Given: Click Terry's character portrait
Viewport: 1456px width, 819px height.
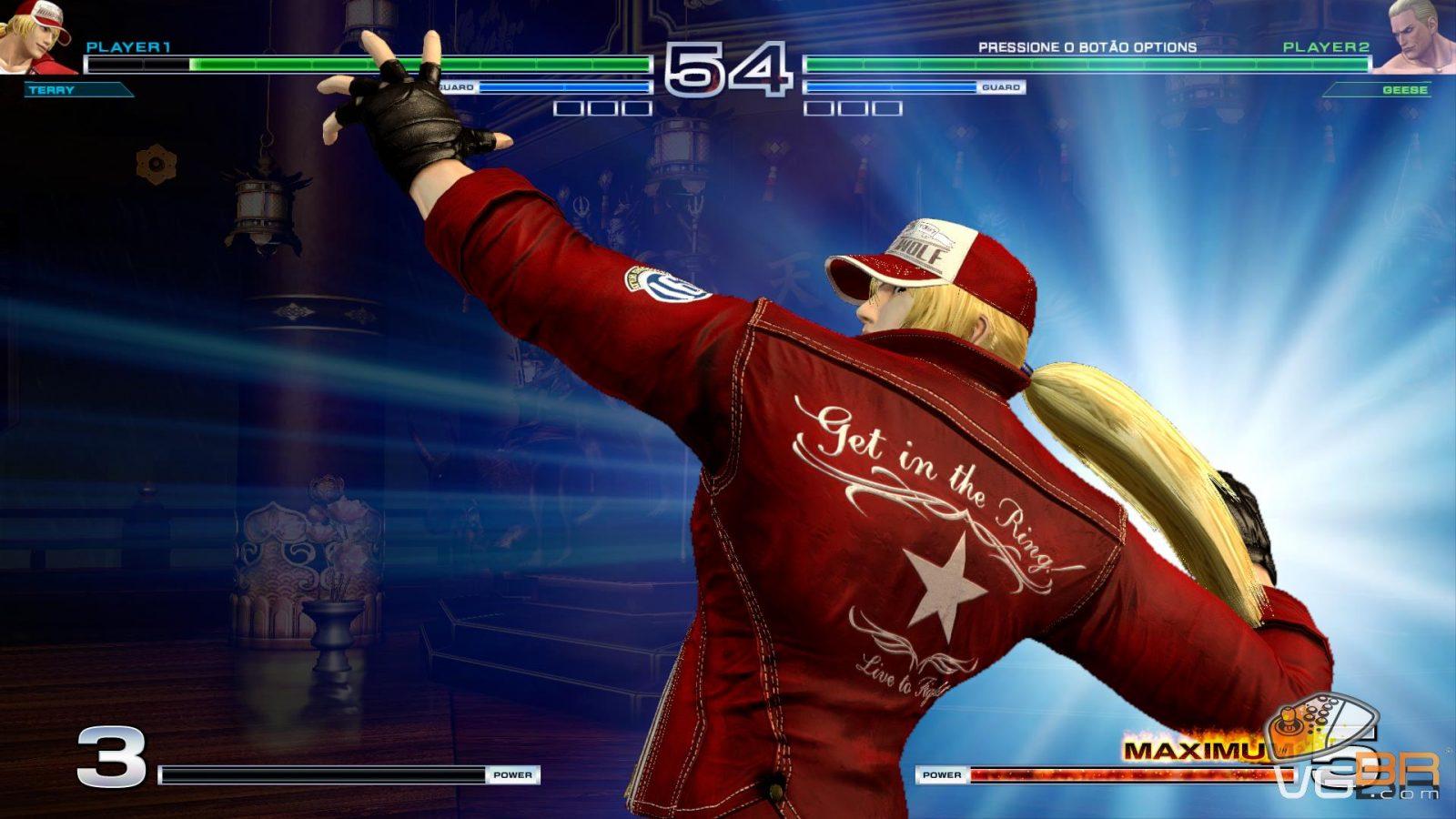Looking at the screenshot, I should 36,36.
